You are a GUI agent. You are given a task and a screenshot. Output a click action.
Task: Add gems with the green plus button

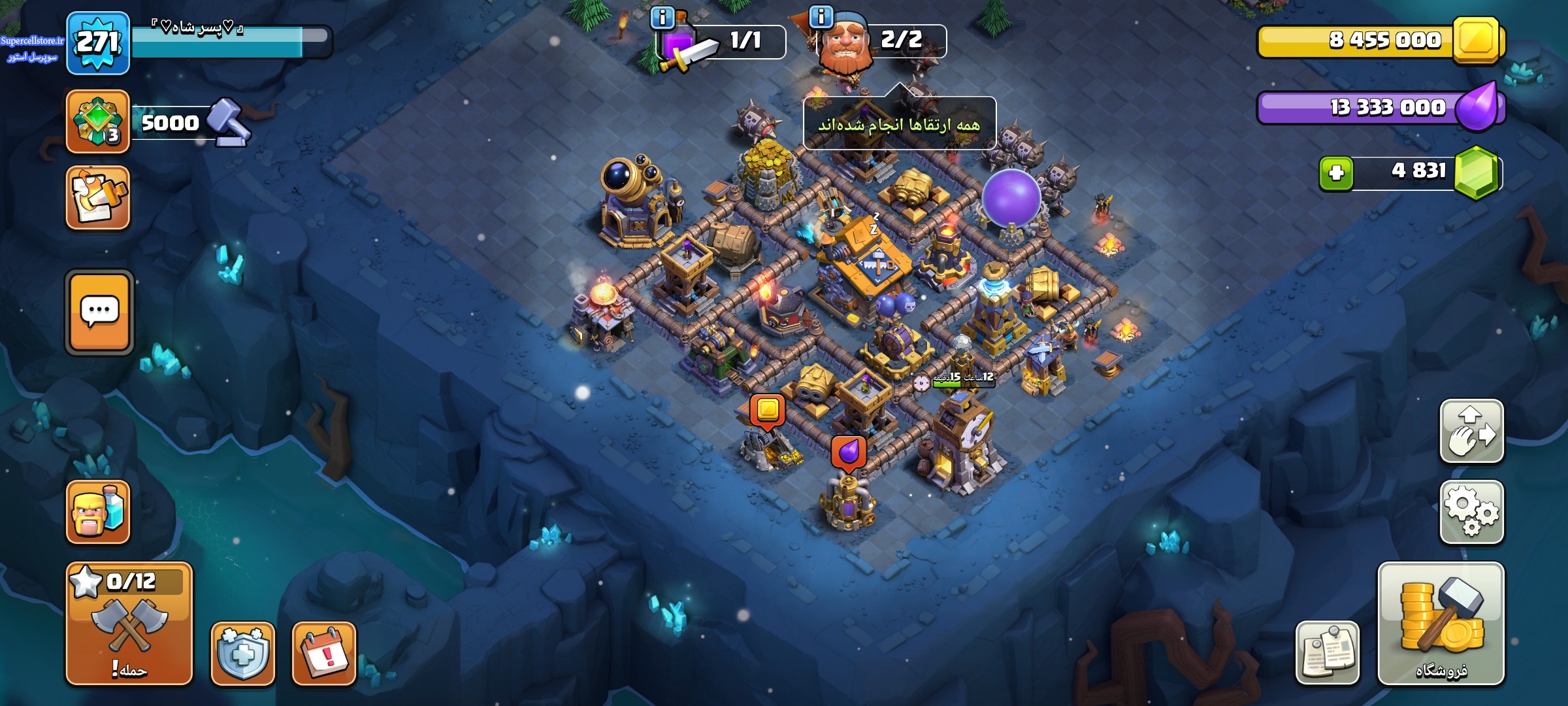(x=1336, y=173)
